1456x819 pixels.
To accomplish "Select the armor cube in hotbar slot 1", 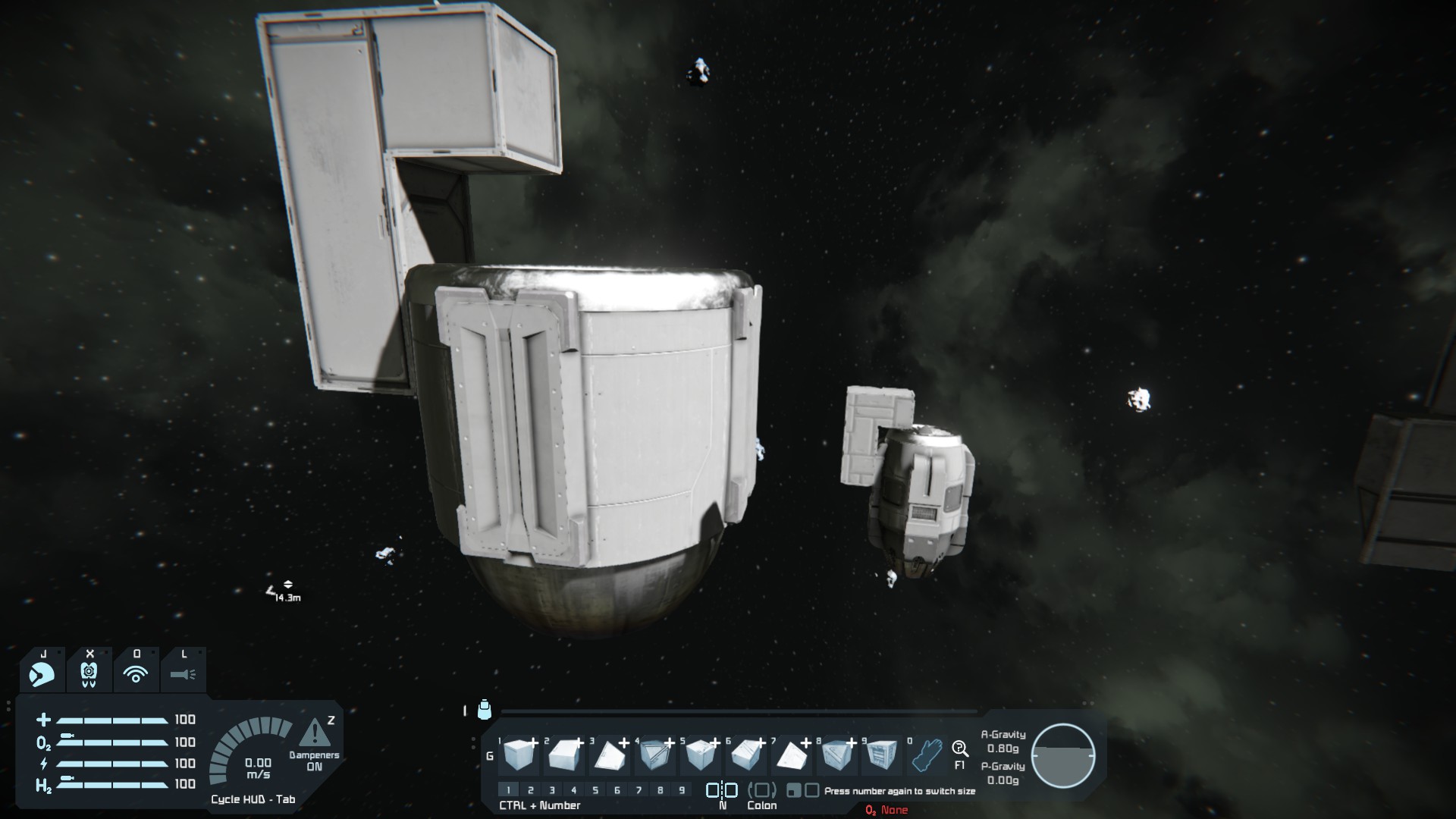I will coord(519,755).
